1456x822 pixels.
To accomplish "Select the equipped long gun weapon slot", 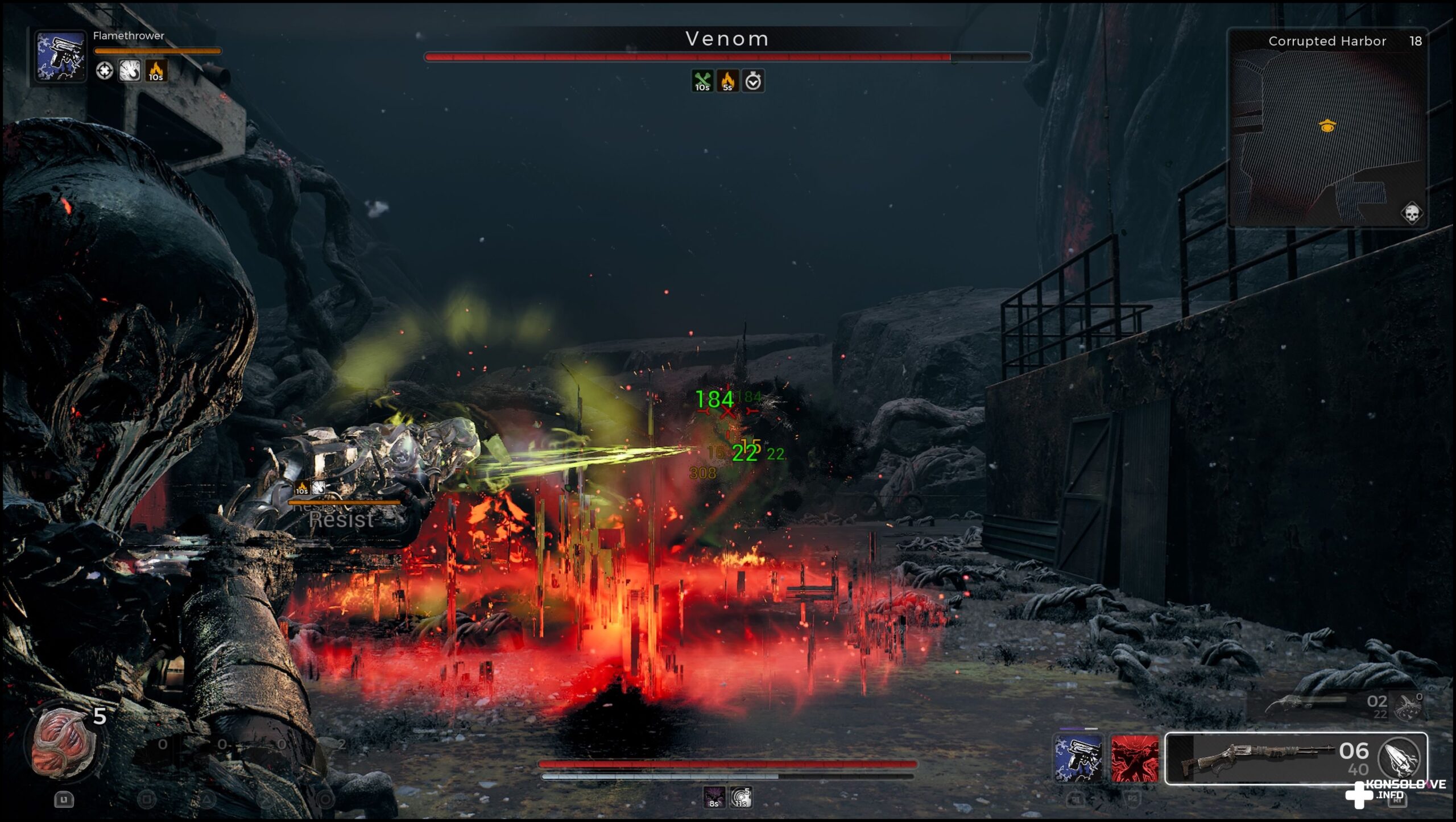I will coord(1257,758).
